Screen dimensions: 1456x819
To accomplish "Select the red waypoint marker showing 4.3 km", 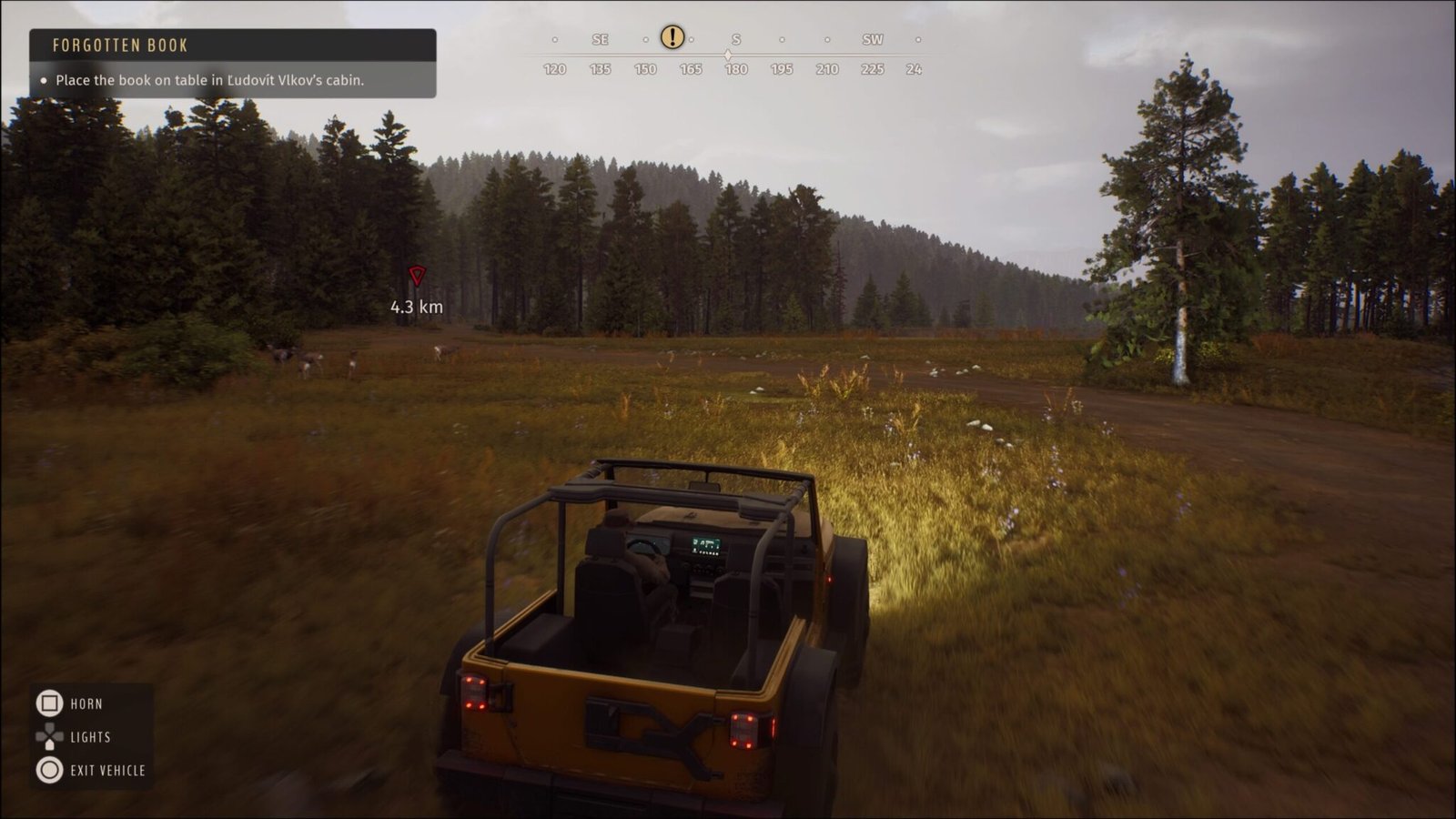I will click(x=418, y=278).
